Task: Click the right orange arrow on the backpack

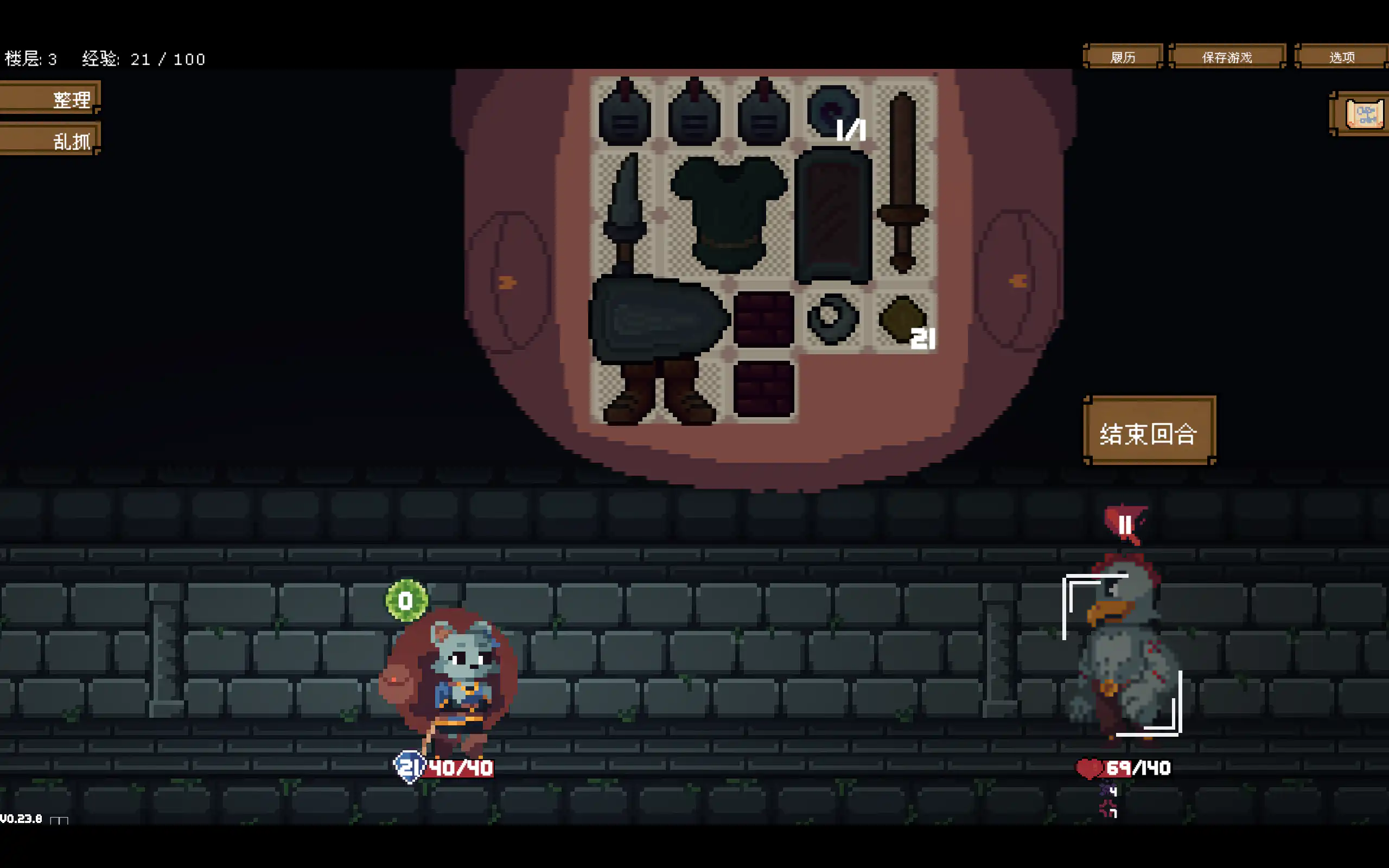Action: (x=1018, y=280)
